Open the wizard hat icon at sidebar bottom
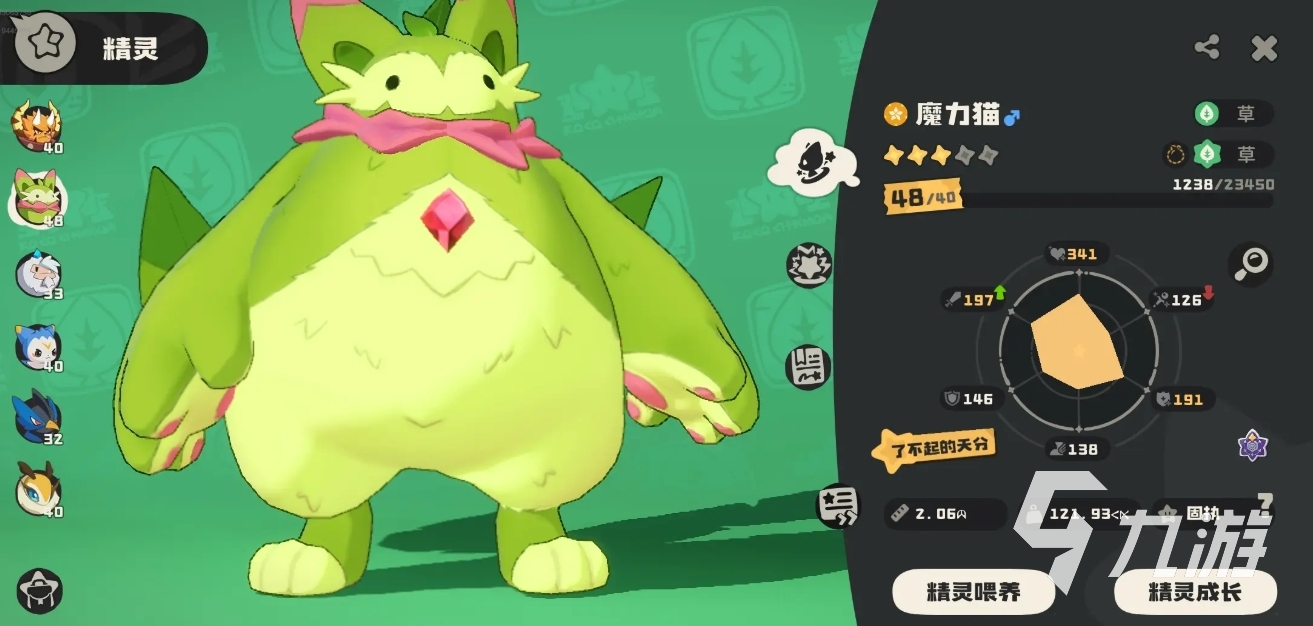This screenshot has width=1313, height=626. (x=40, y=590)
